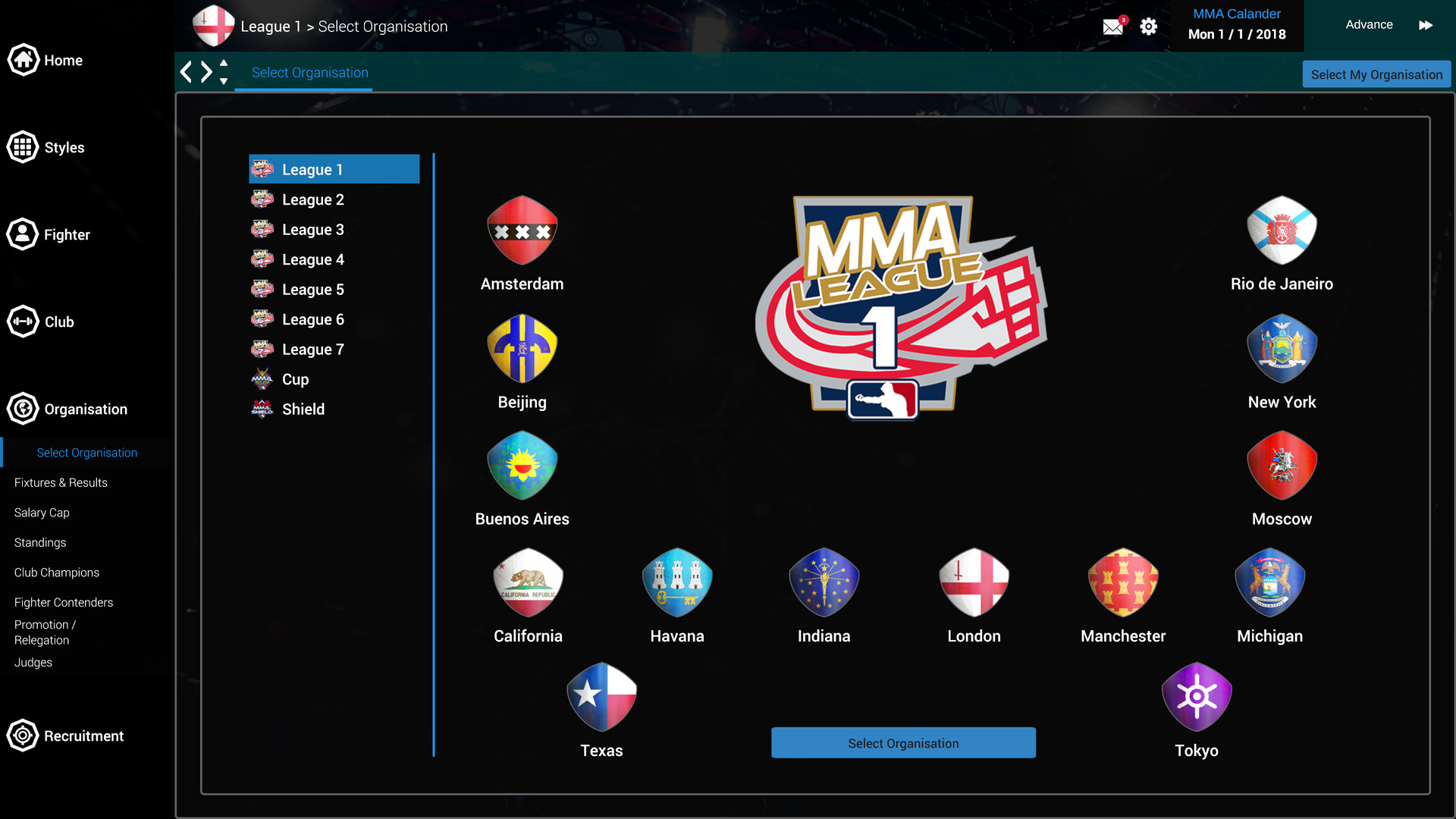Click the Advance fast-forward arrow
Viewport: 1456px width, 819px height.
[x=1426, y=25]
